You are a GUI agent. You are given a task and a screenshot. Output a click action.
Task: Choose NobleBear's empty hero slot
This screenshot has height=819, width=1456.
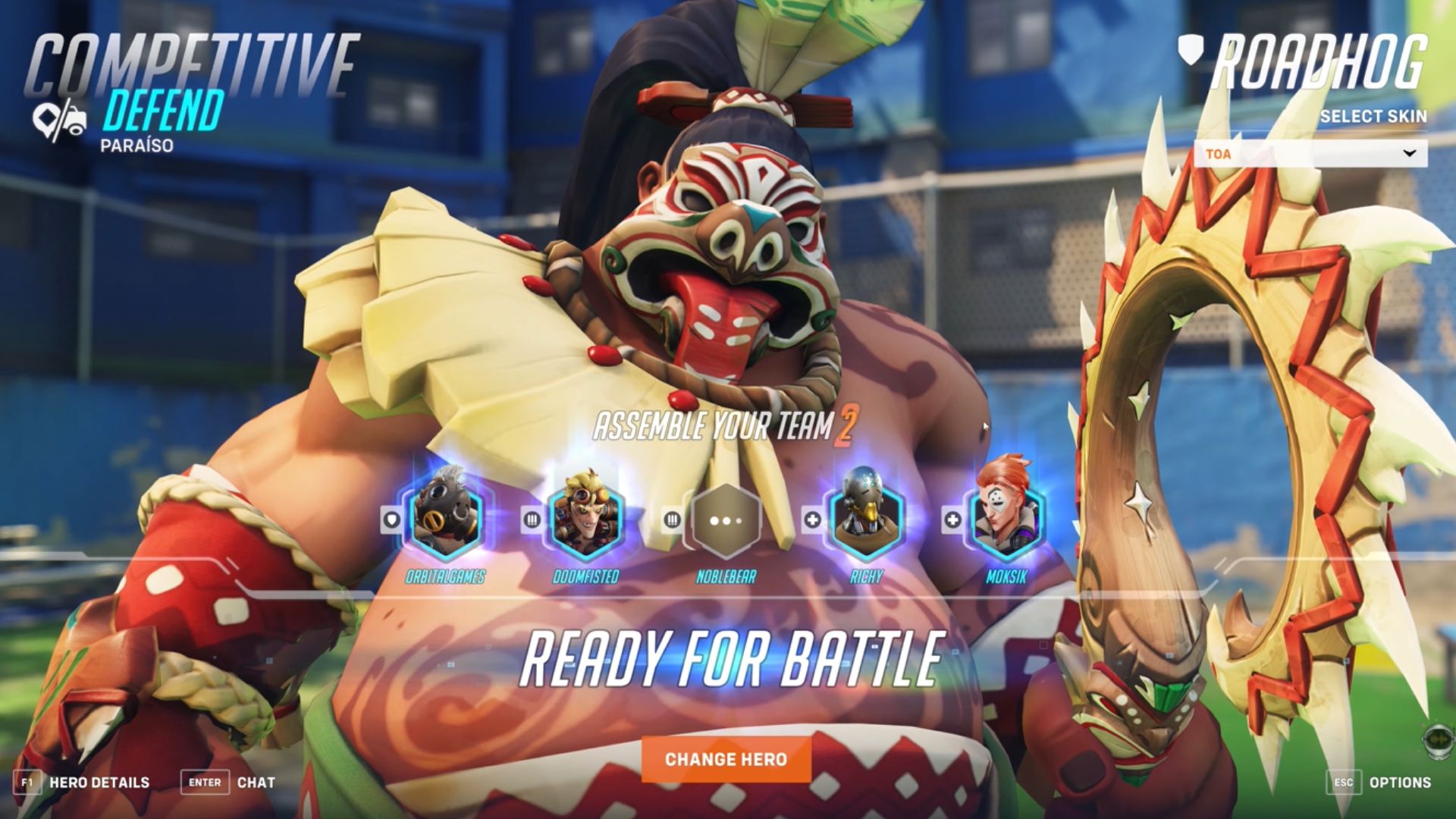[725, 522]
